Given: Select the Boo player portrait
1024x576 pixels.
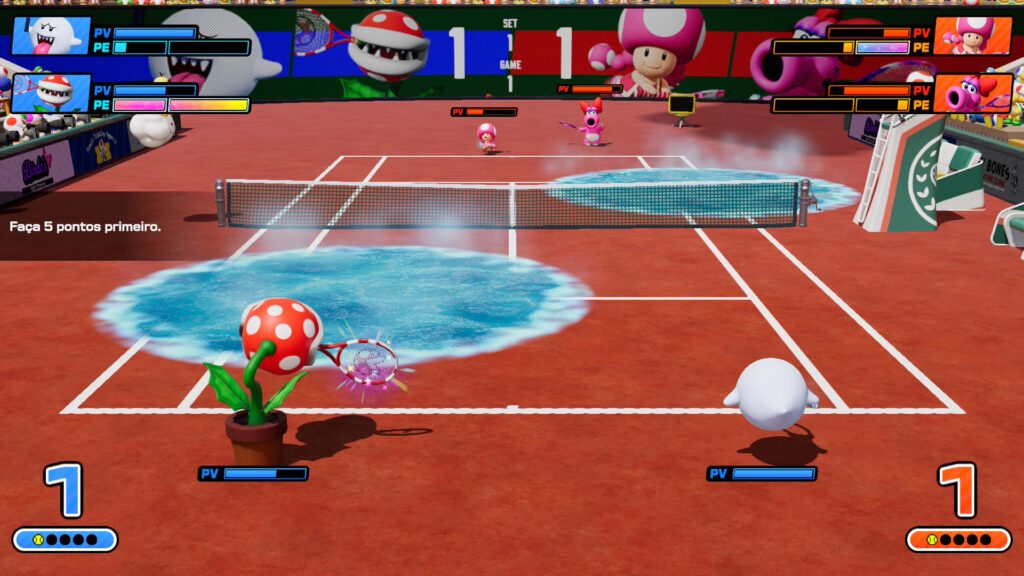Looking at the screenshot, I should [x=50, y=35].
